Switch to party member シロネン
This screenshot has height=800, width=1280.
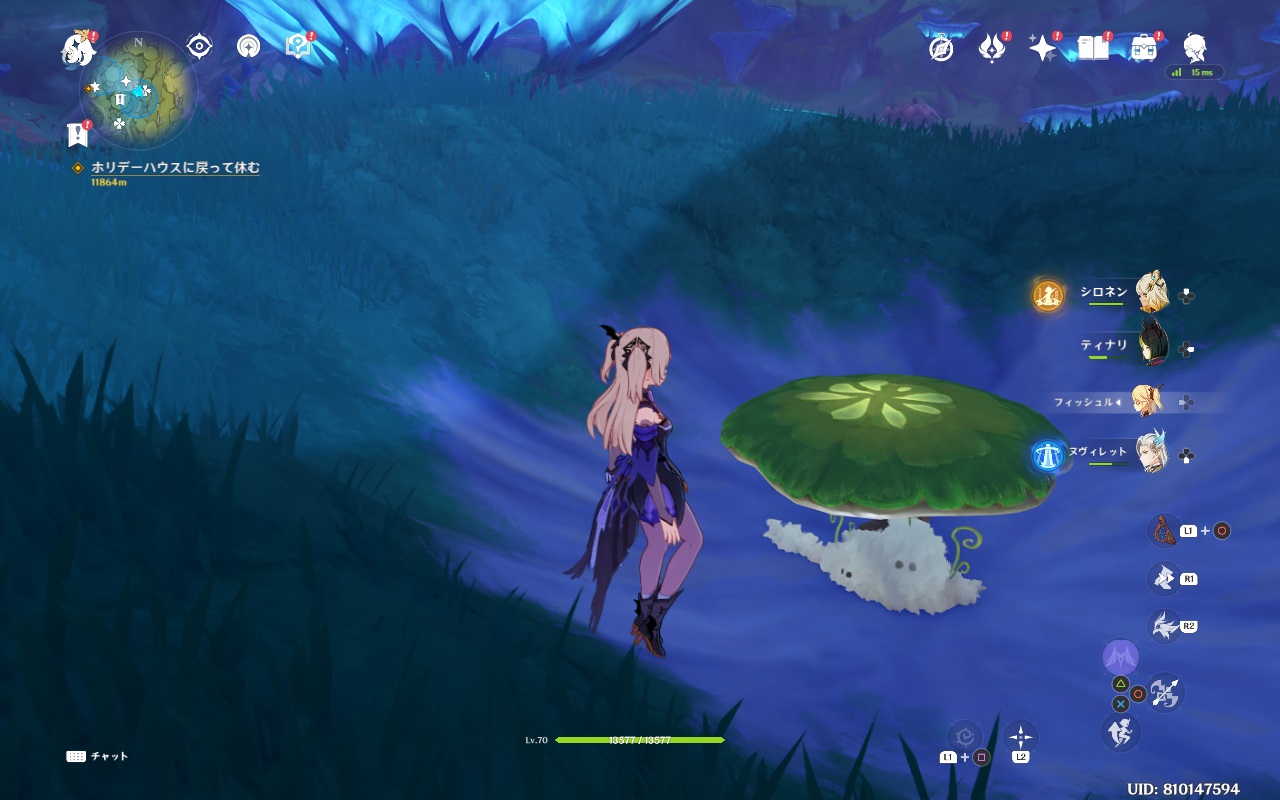(x=1150, y=294)
